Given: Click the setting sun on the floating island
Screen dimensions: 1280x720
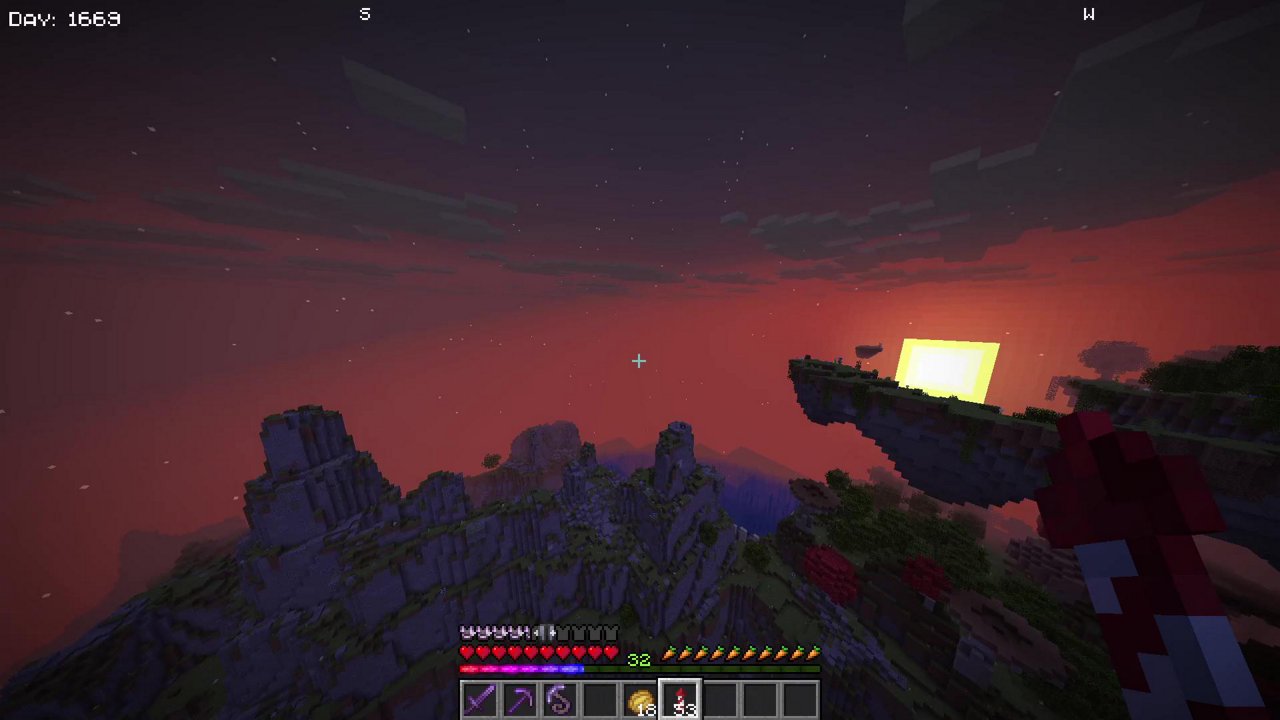Looking at the screenshot, I should 948,368.
